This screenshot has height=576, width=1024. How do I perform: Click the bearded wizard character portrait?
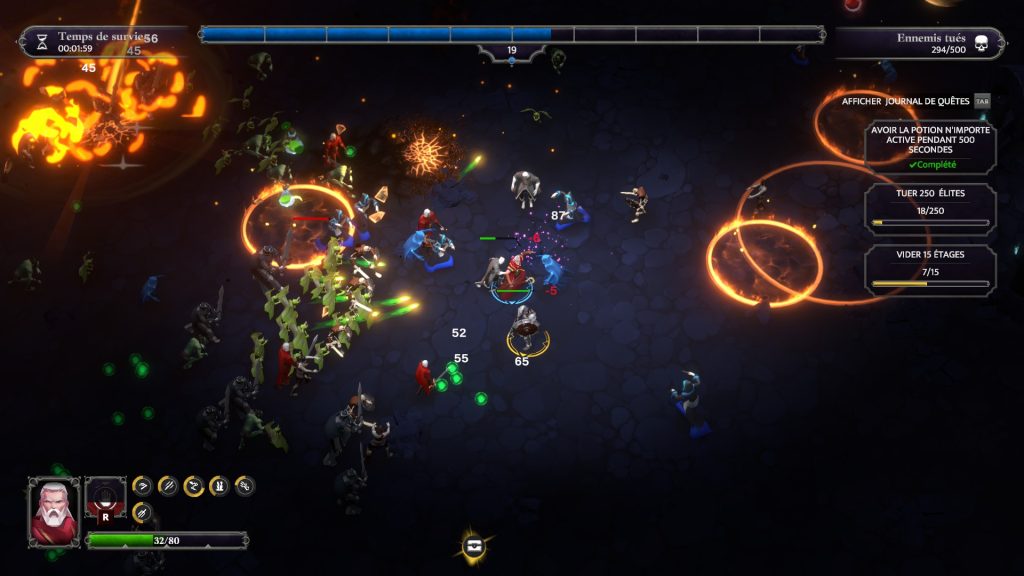(x=53, y=510)
